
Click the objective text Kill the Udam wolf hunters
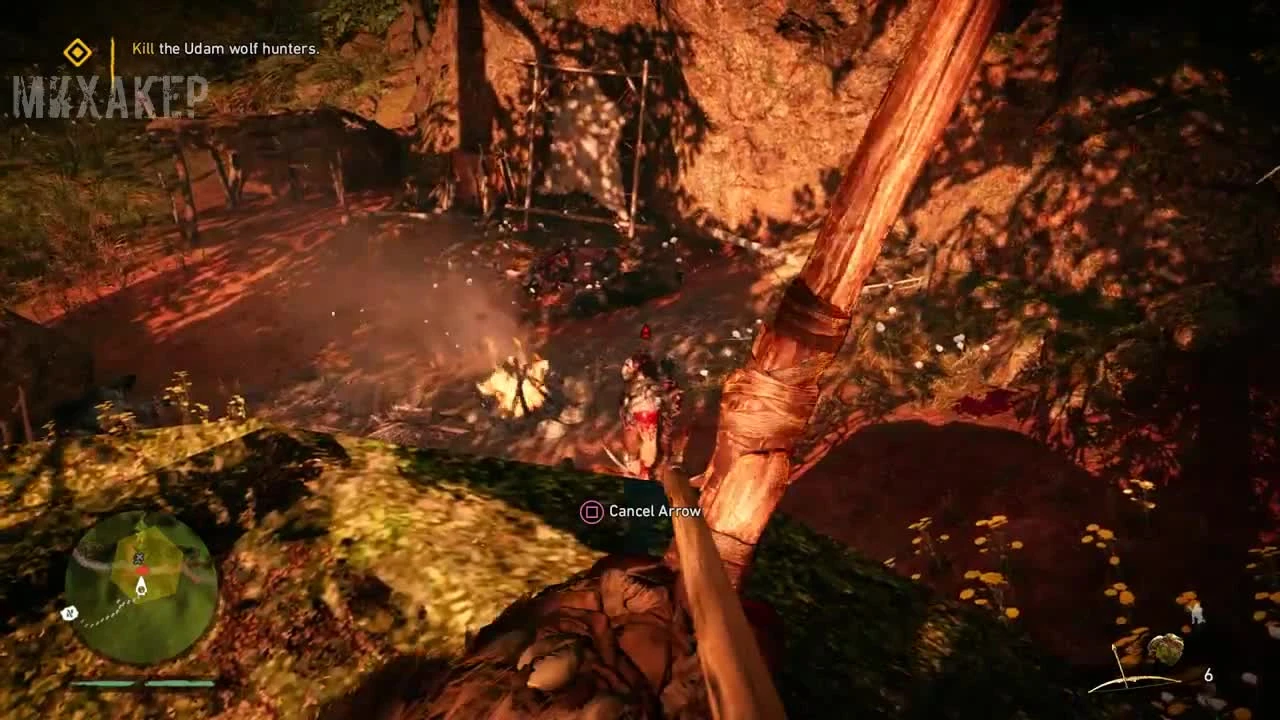(x=224, y=47)
